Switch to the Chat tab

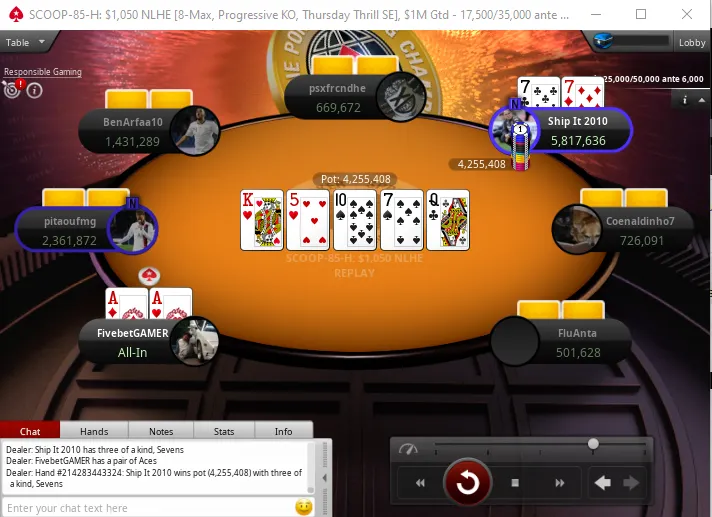[x=30, y=431]
